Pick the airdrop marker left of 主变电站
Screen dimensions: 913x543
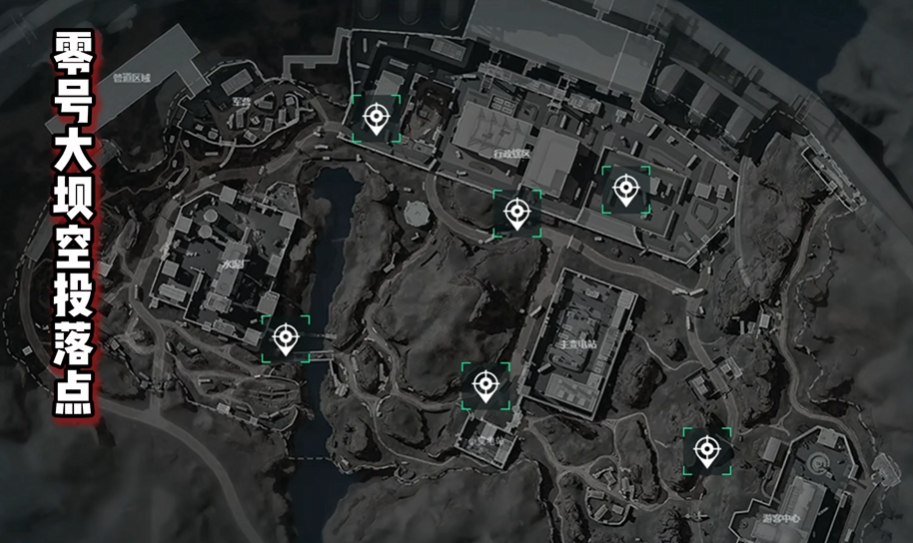click(x=485, y=385)
